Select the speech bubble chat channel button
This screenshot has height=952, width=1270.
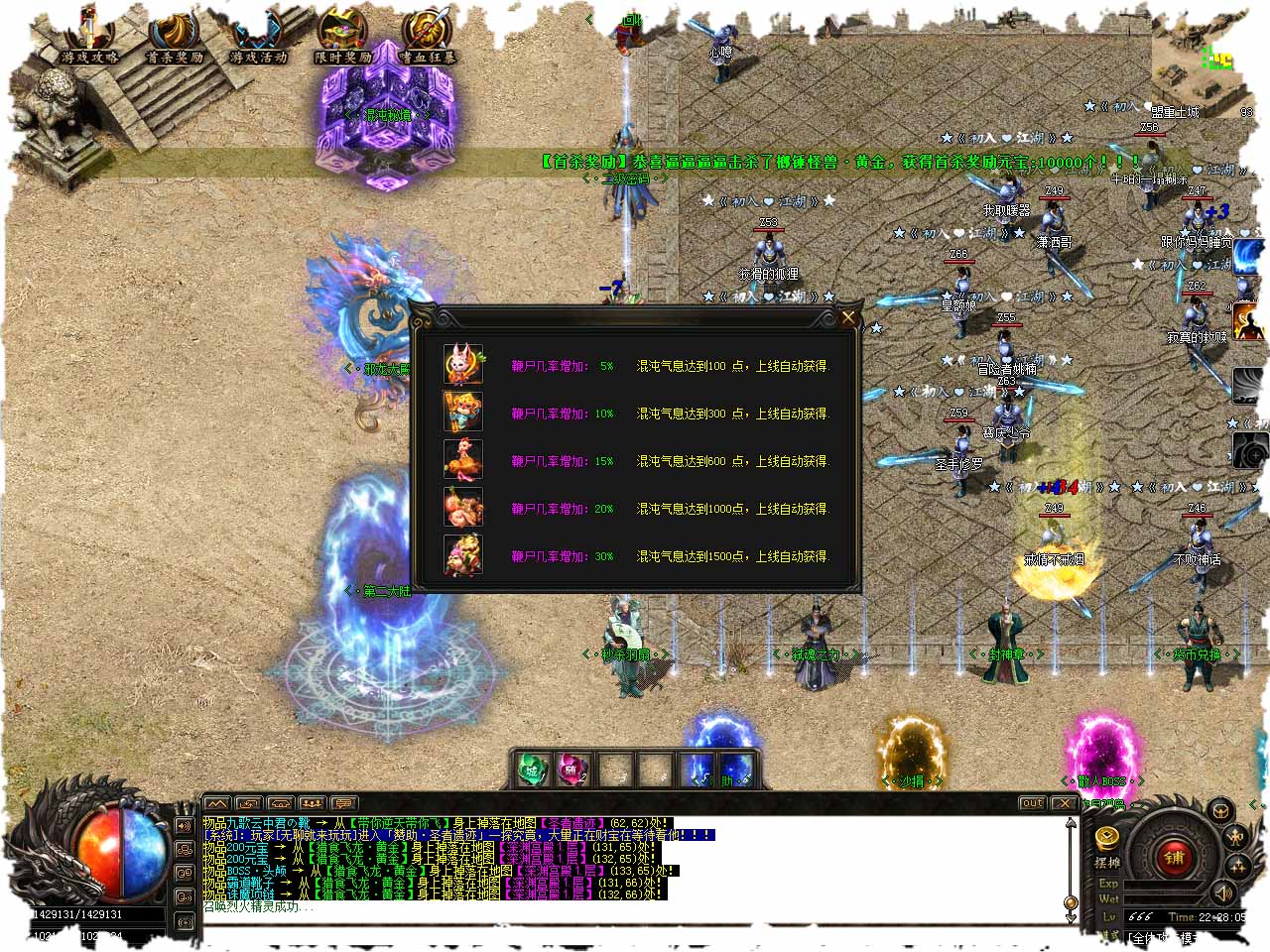click(344, 803)
